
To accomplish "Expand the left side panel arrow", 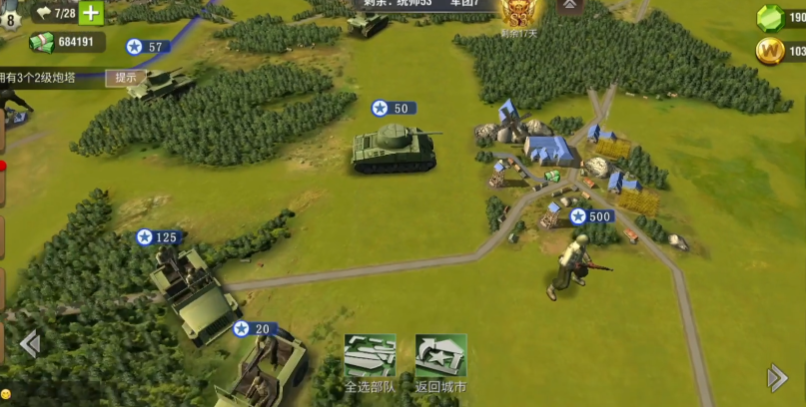I will pos(29,345).
